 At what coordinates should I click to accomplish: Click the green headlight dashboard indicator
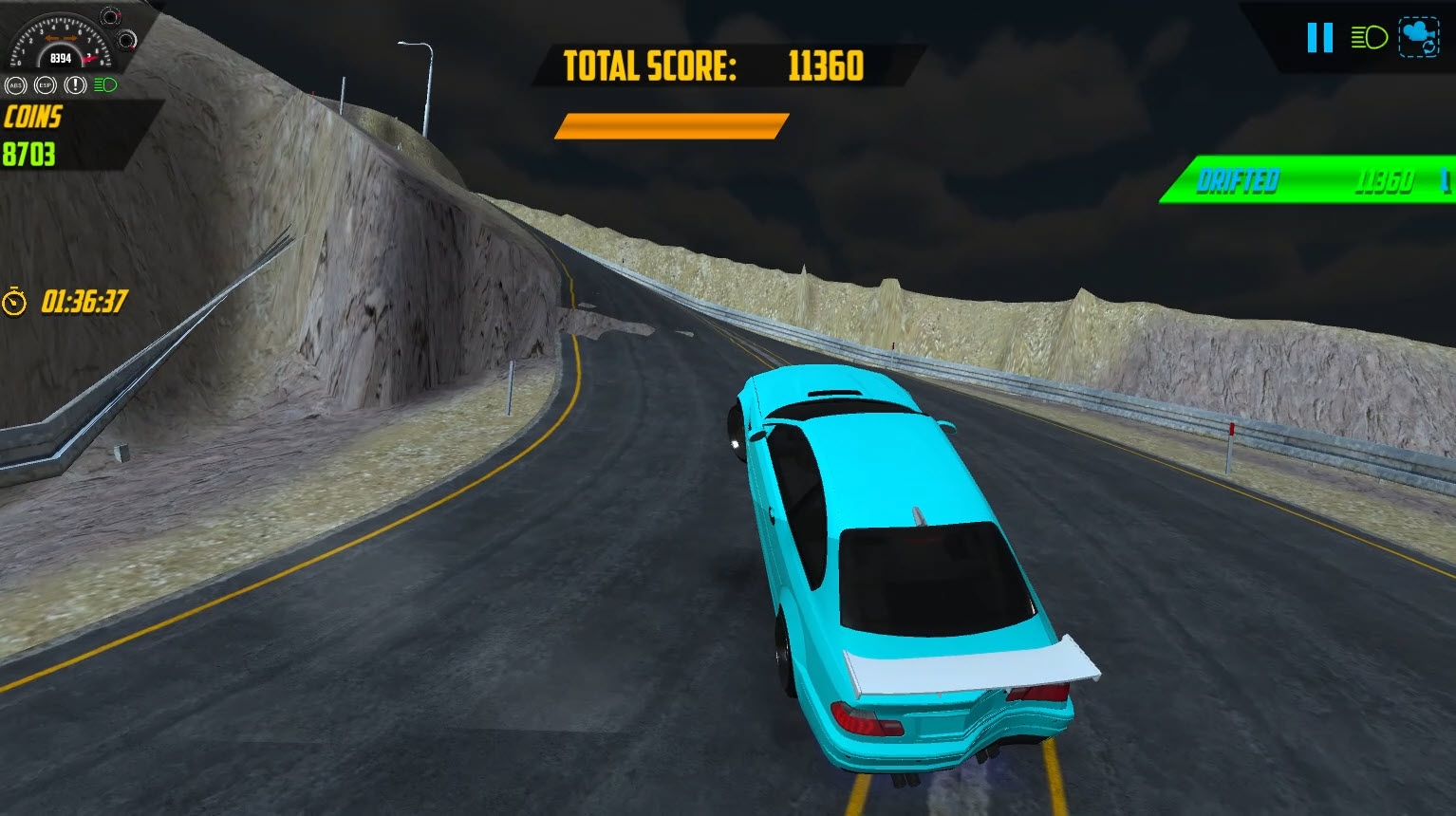click(106, 84)
